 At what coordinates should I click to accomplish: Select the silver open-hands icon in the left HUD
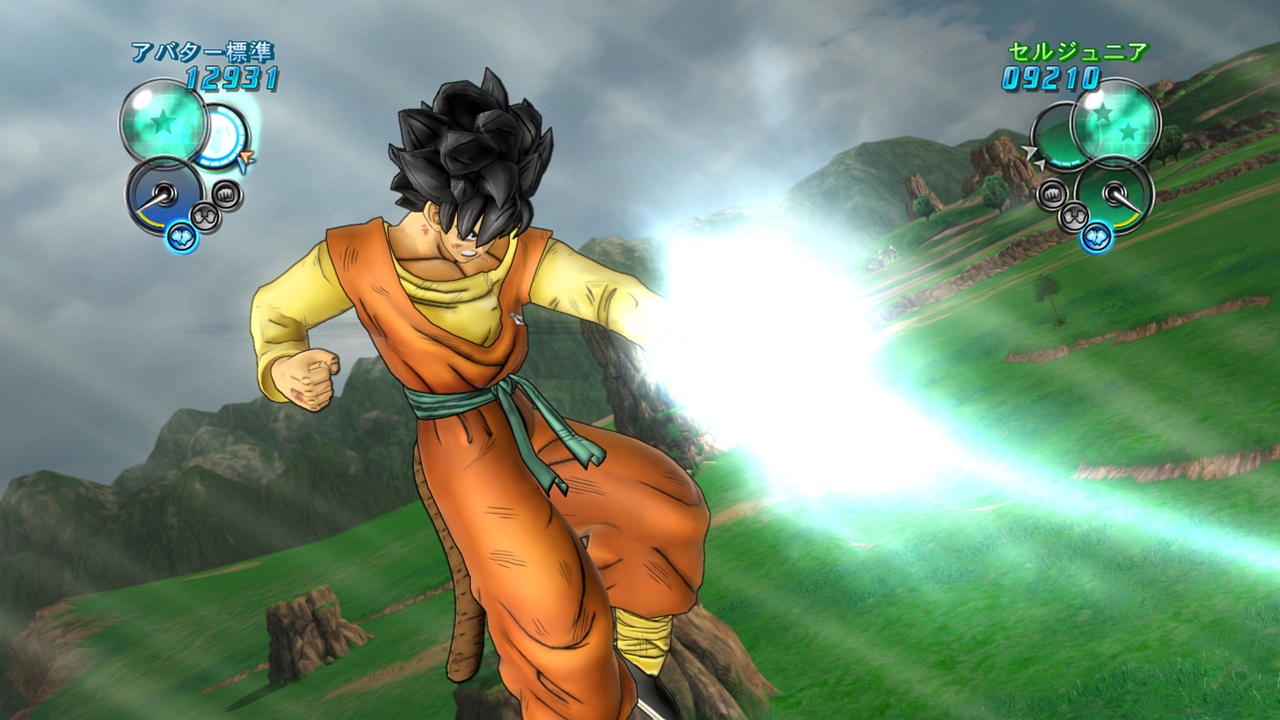tap(205, 214)
